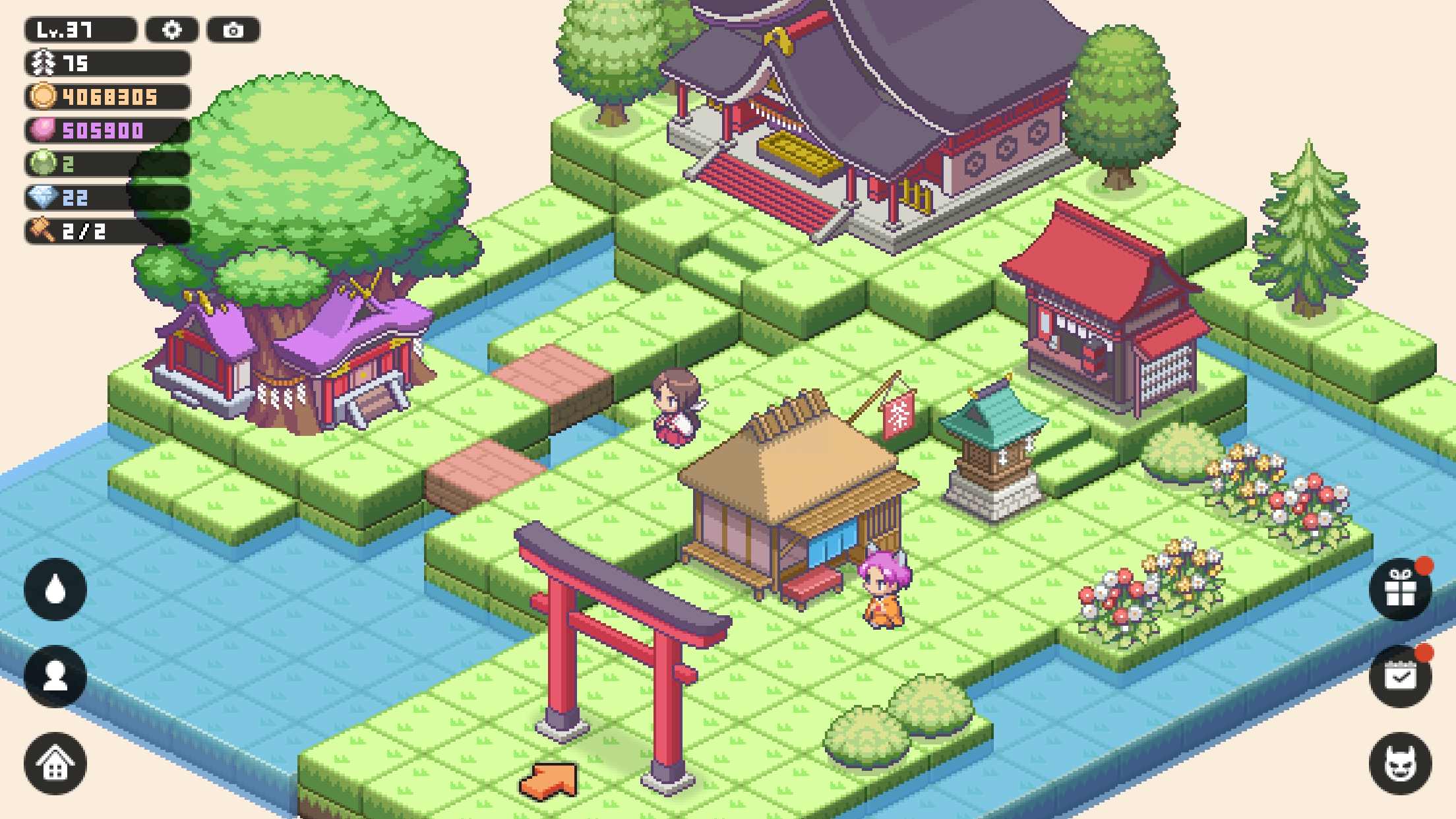Open the settings gear menu
The height and width of the screenshot is (819, 1456).
coord(173,30)
